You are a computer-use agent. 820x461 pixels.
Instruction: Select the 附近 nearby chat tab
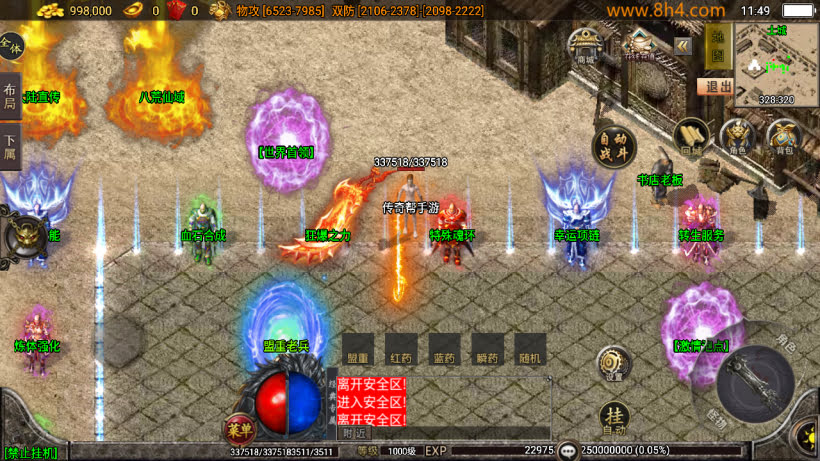point(355,433)
